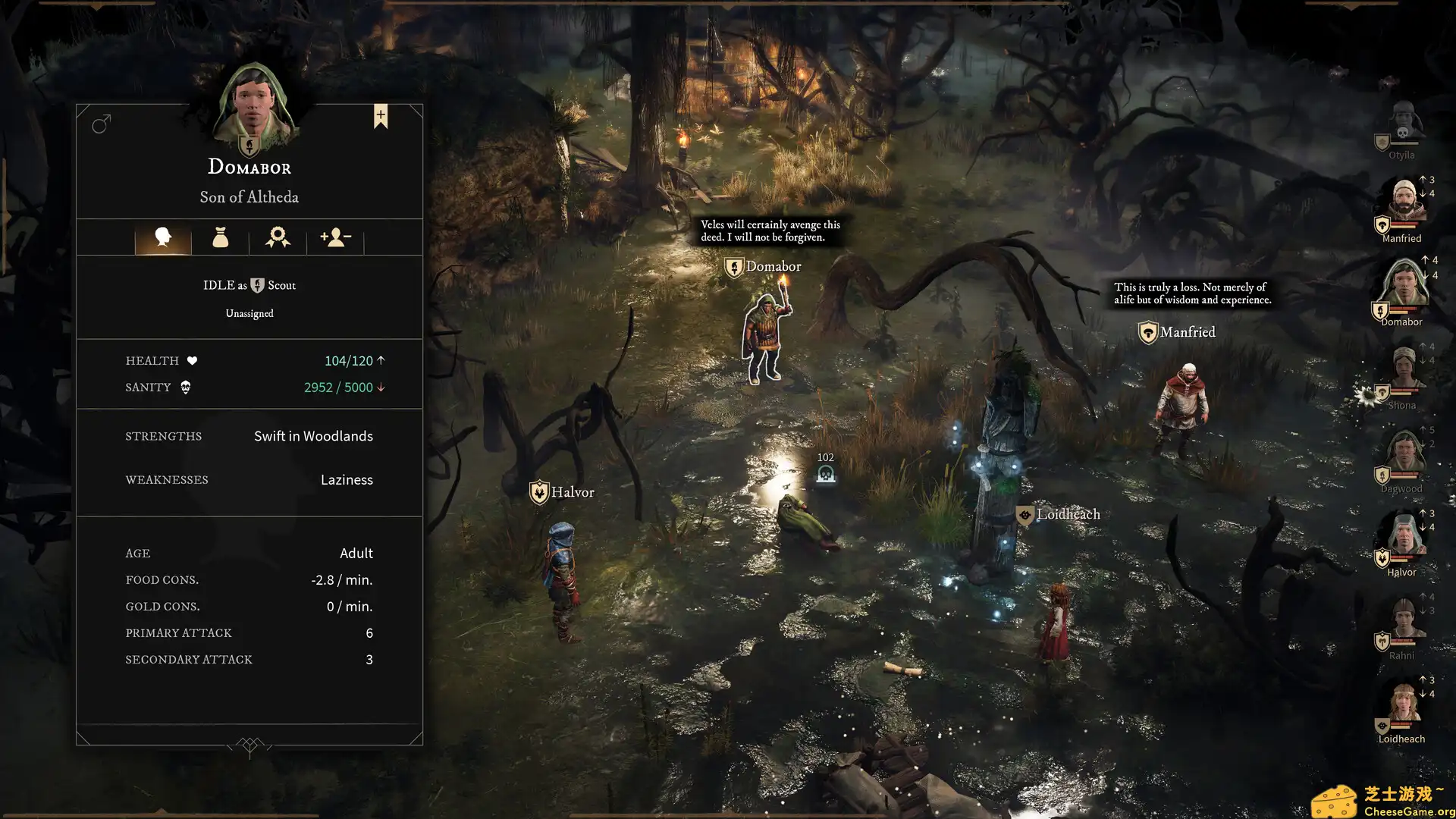Viewport: 1456px width, 819px height.
Task: Choose Rahni's portrait in roster
Action: click(x=1404, y=620)
